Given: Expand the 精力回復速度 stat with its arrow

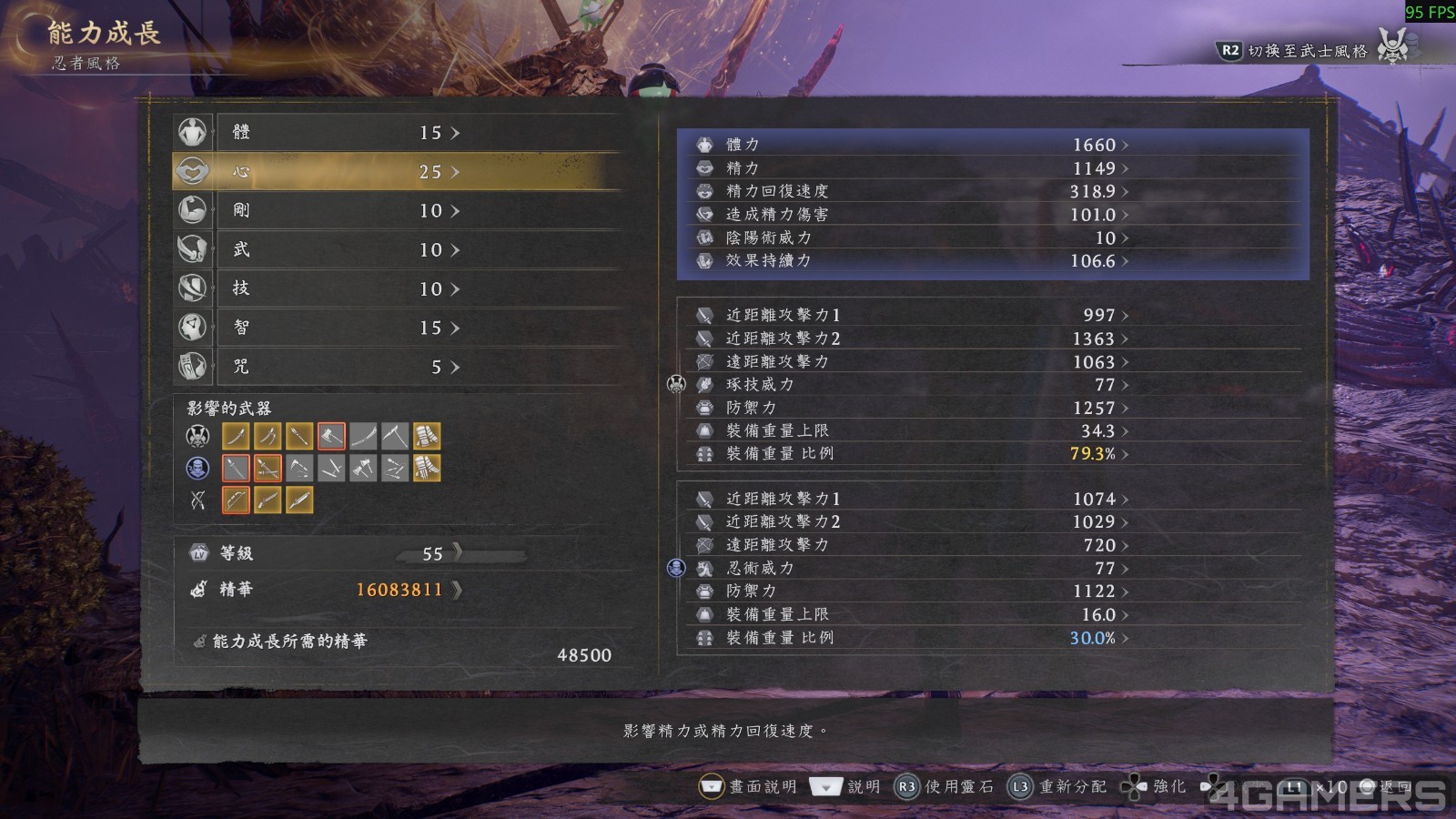Looking at the screenshot, I should pos(1126,192).
